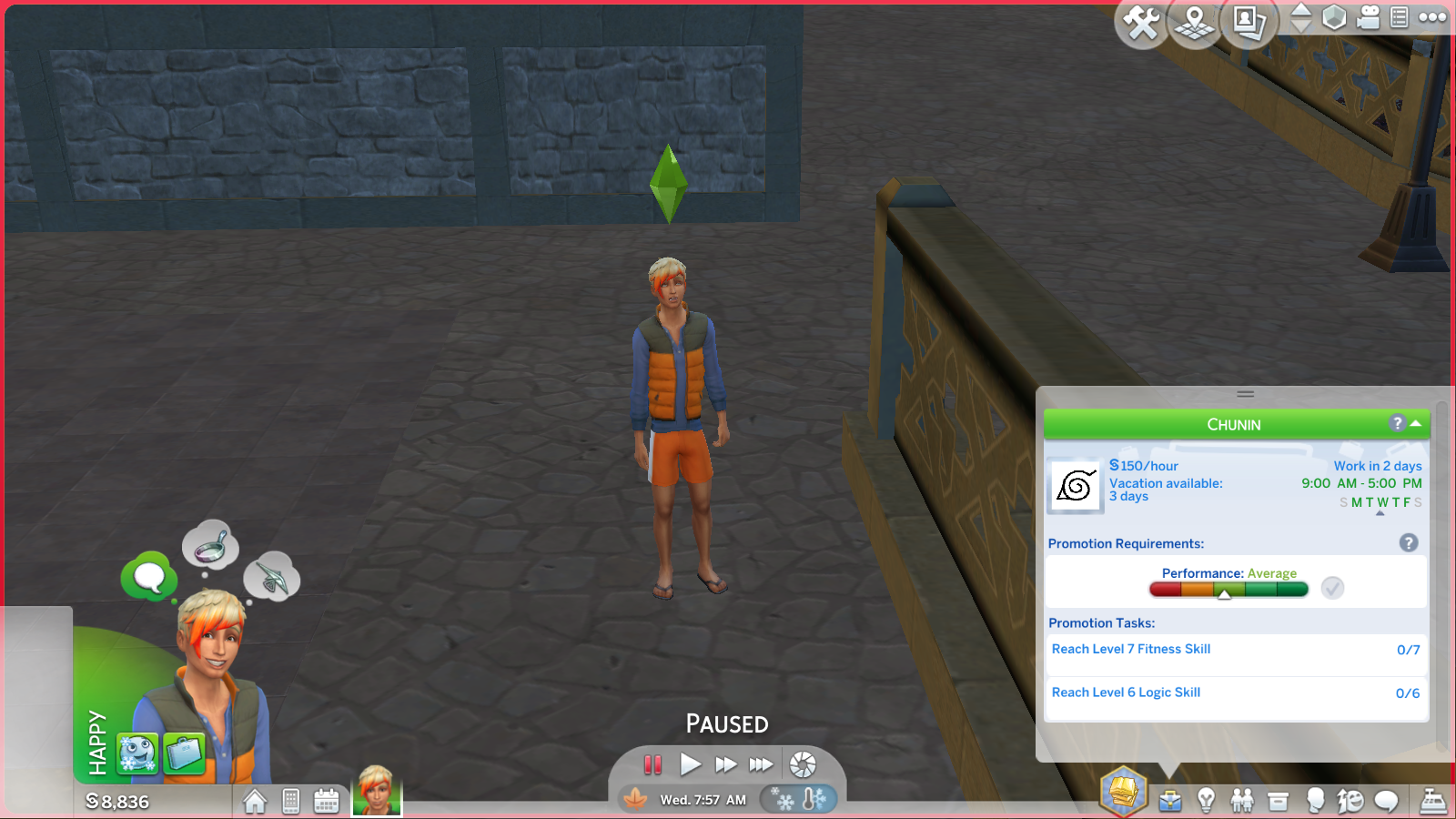Viewport: 1456px width, 819px height.
Task: Open the Aspirations lightbulb panel
Action: point(1206,801)
